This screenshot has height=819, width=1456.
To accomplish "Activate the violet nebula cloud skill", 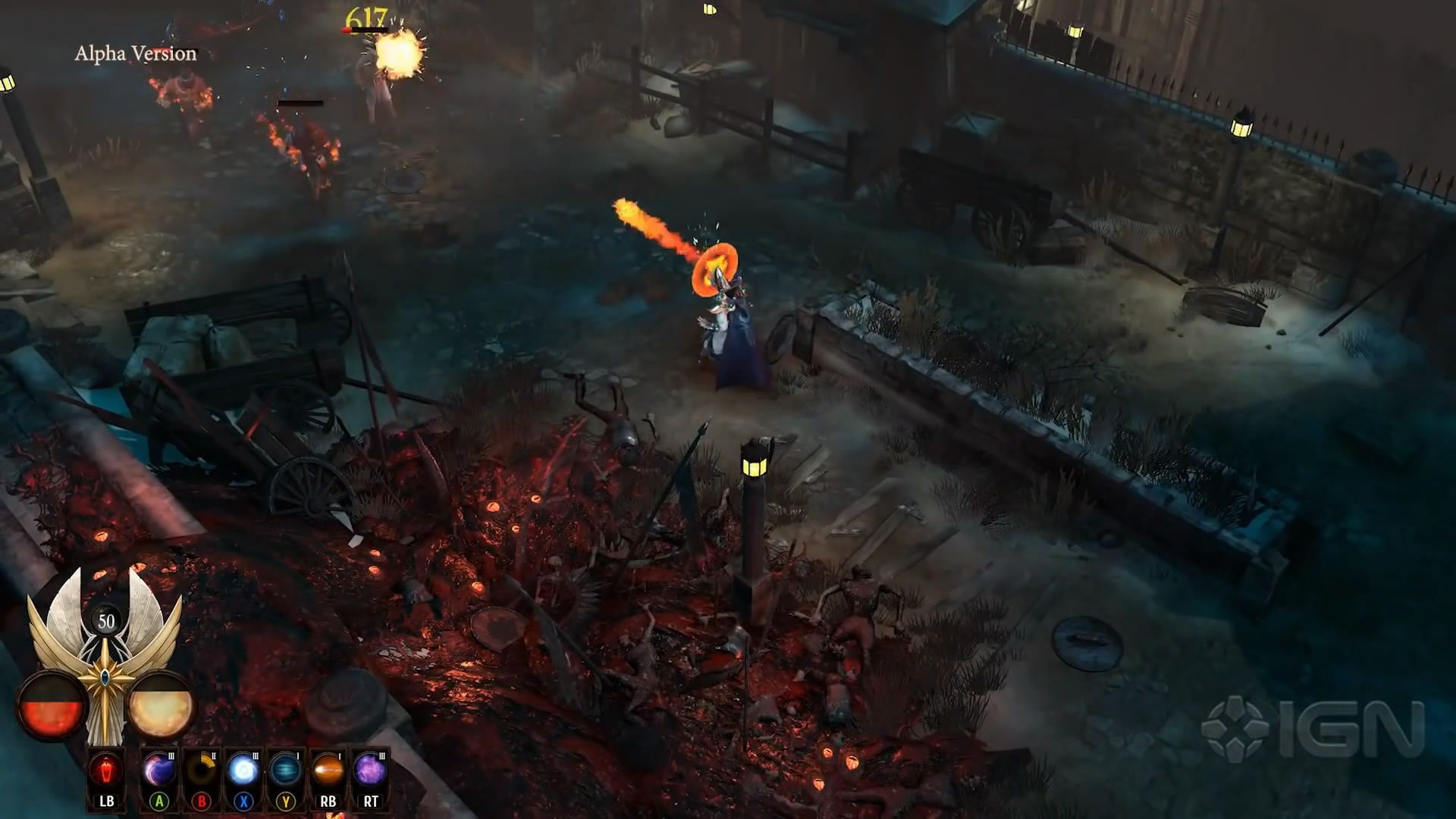I will pyautogui.click(x=370, y=772).
